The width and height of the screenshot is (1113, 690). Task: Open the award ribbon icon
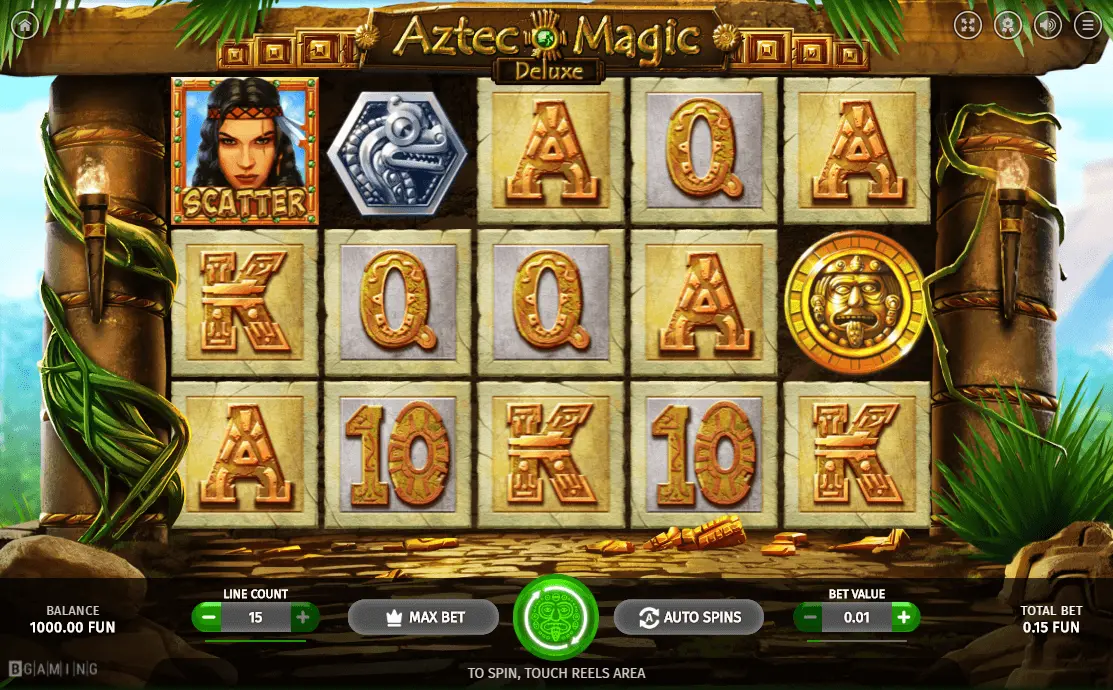(1008, 25)
